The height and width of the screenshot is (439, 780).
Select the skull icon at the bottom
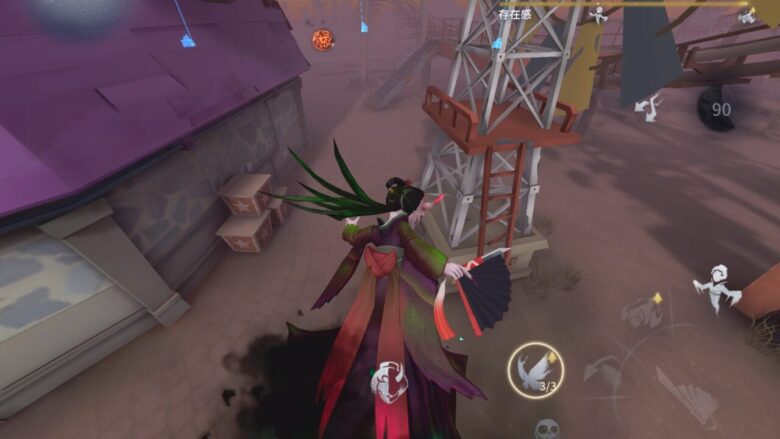click(x=546, y=429)
